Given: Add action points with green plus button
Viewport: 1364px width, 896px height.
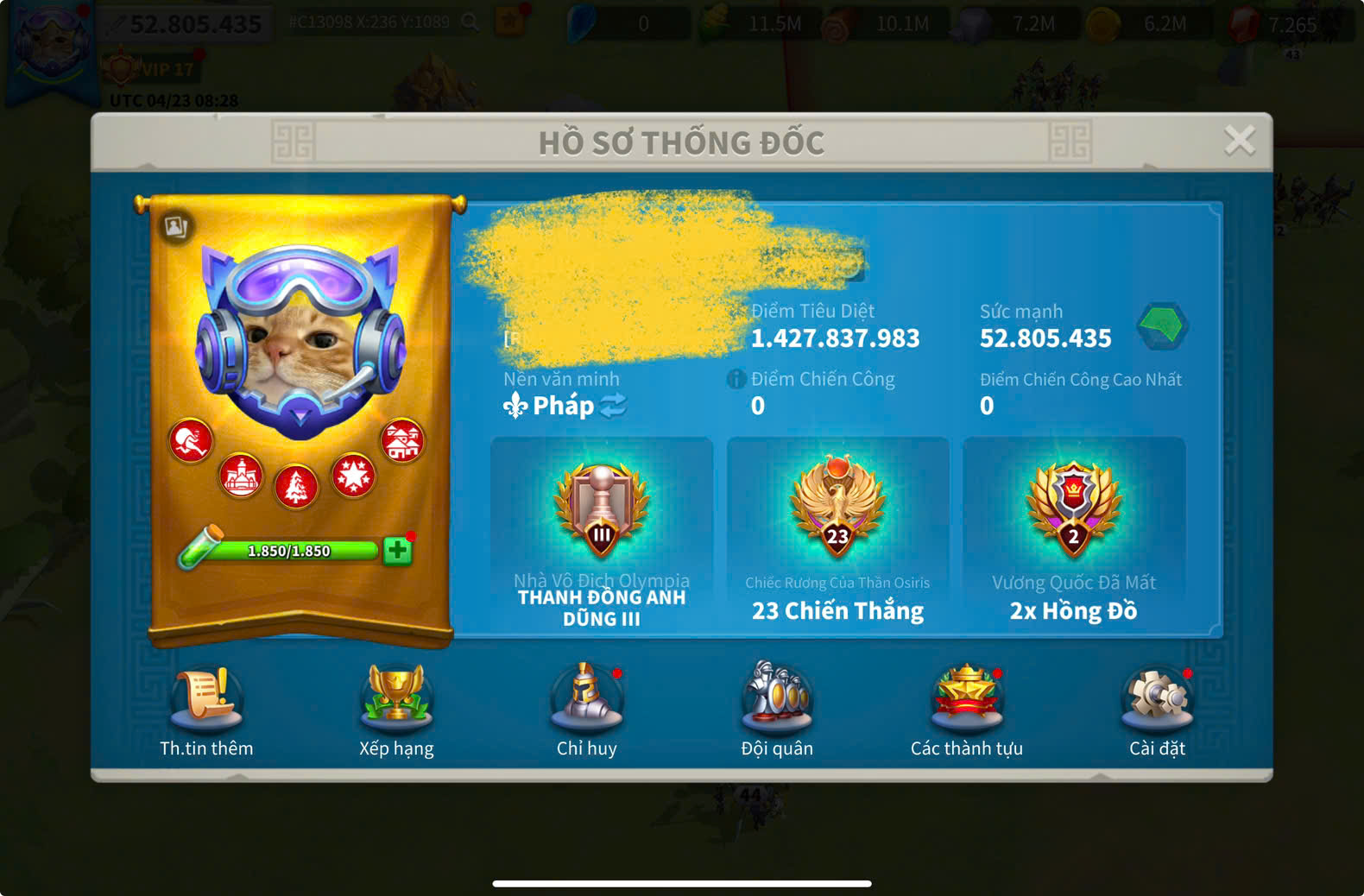Looking at the screenshot, I should [x=397, y=551].
